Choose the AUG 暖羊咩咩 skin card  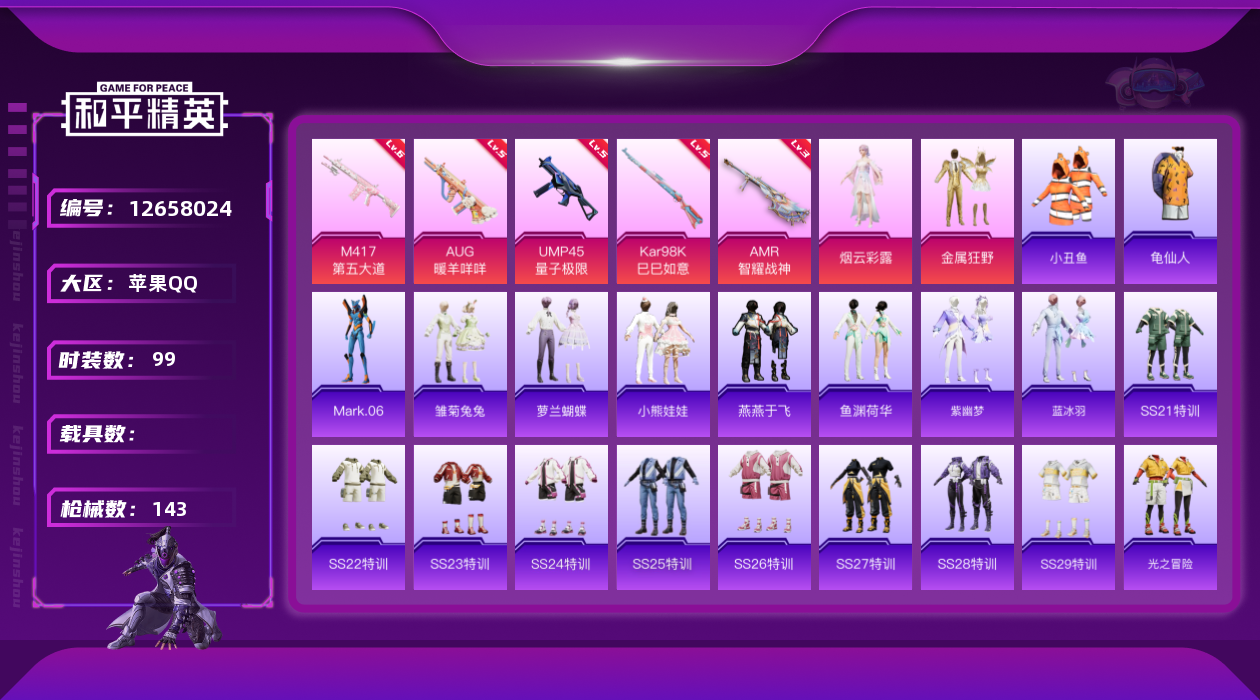click(x=460, y=211)
